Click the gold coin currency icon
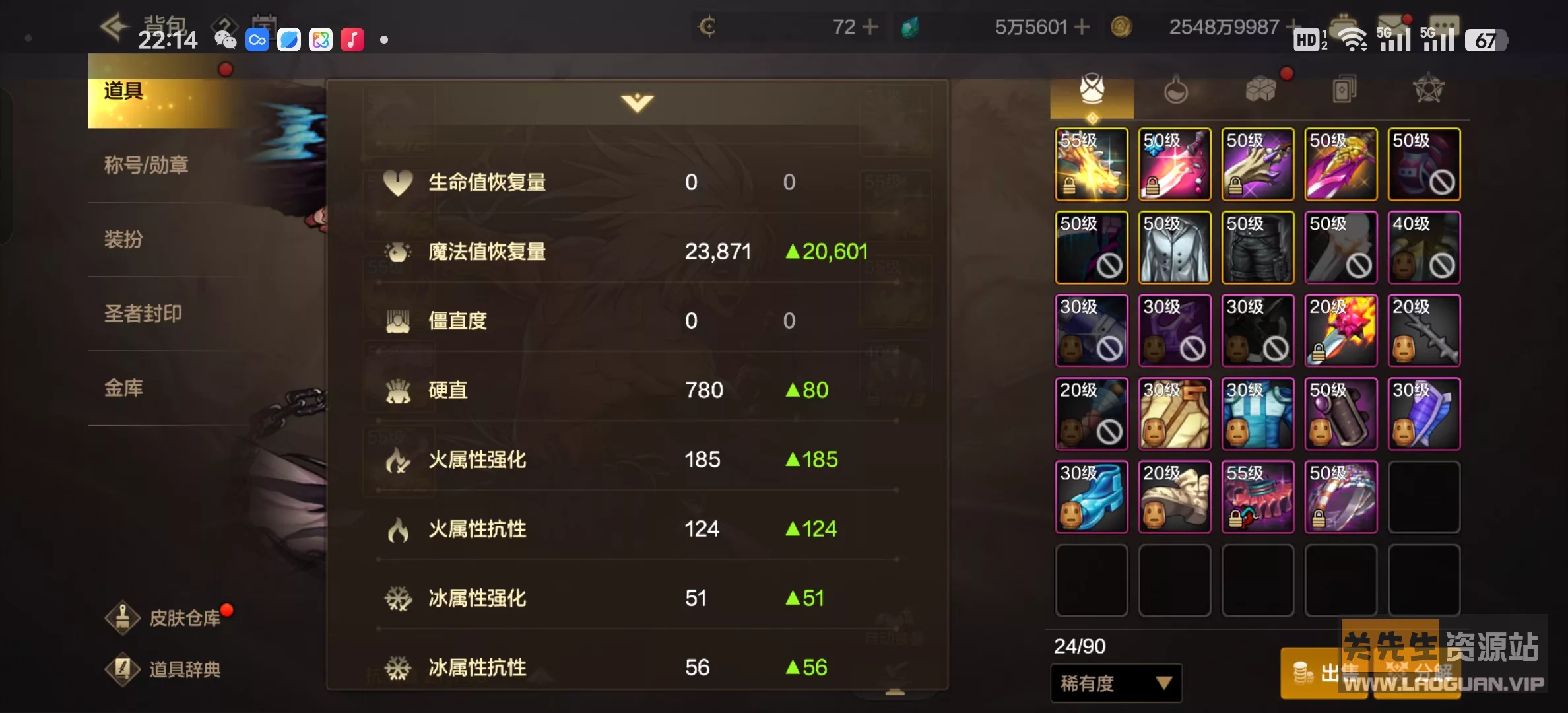 1122,26
